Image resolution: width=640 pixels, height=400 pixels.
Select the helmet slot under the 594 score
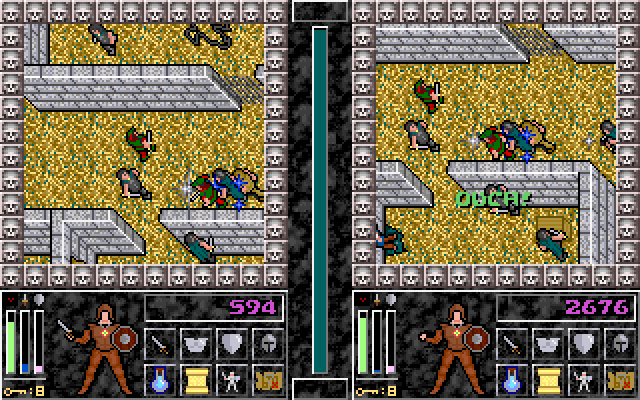coord(268,344)
